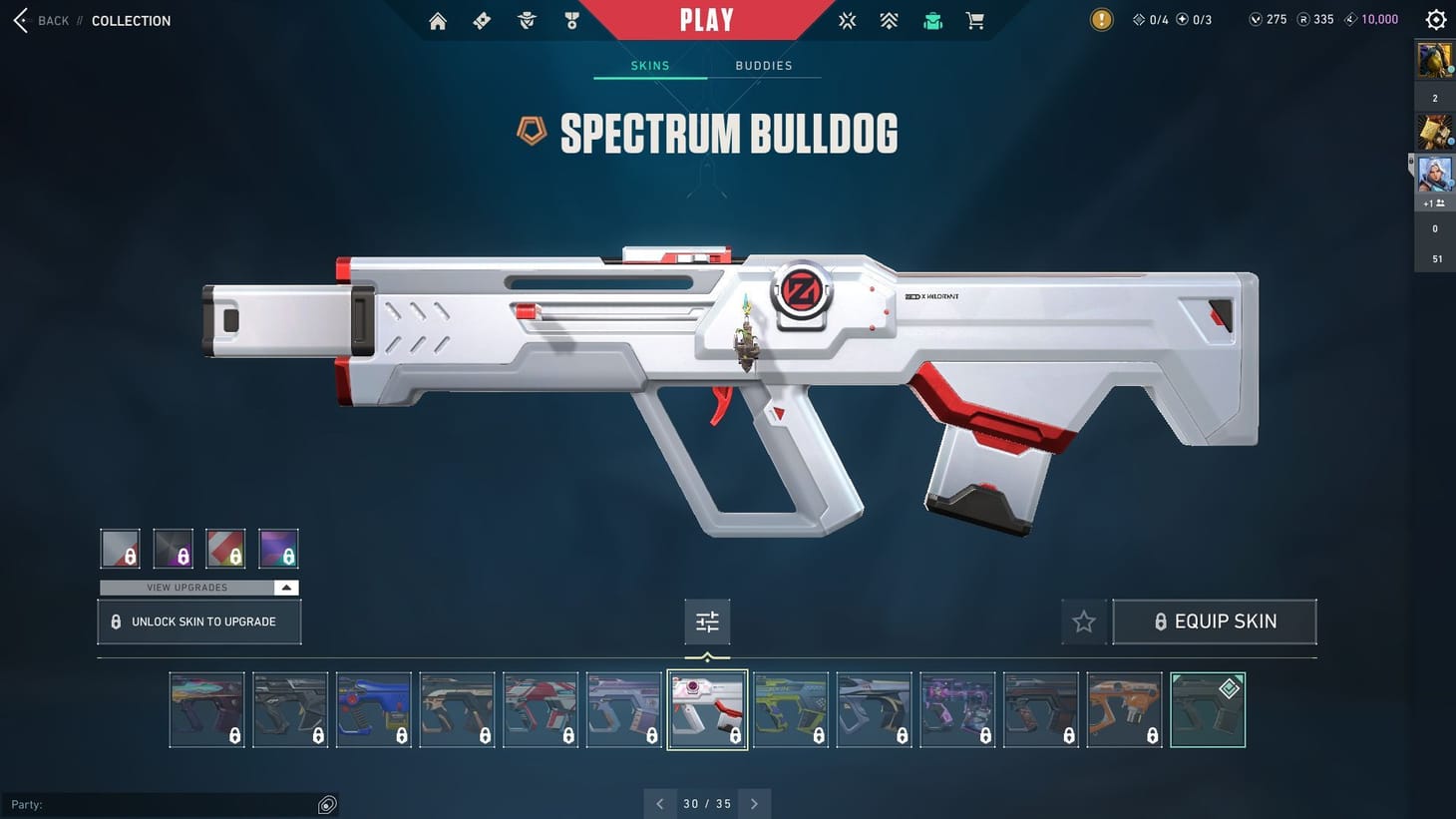Open the Store shopping cart icon

coord(974,20)
